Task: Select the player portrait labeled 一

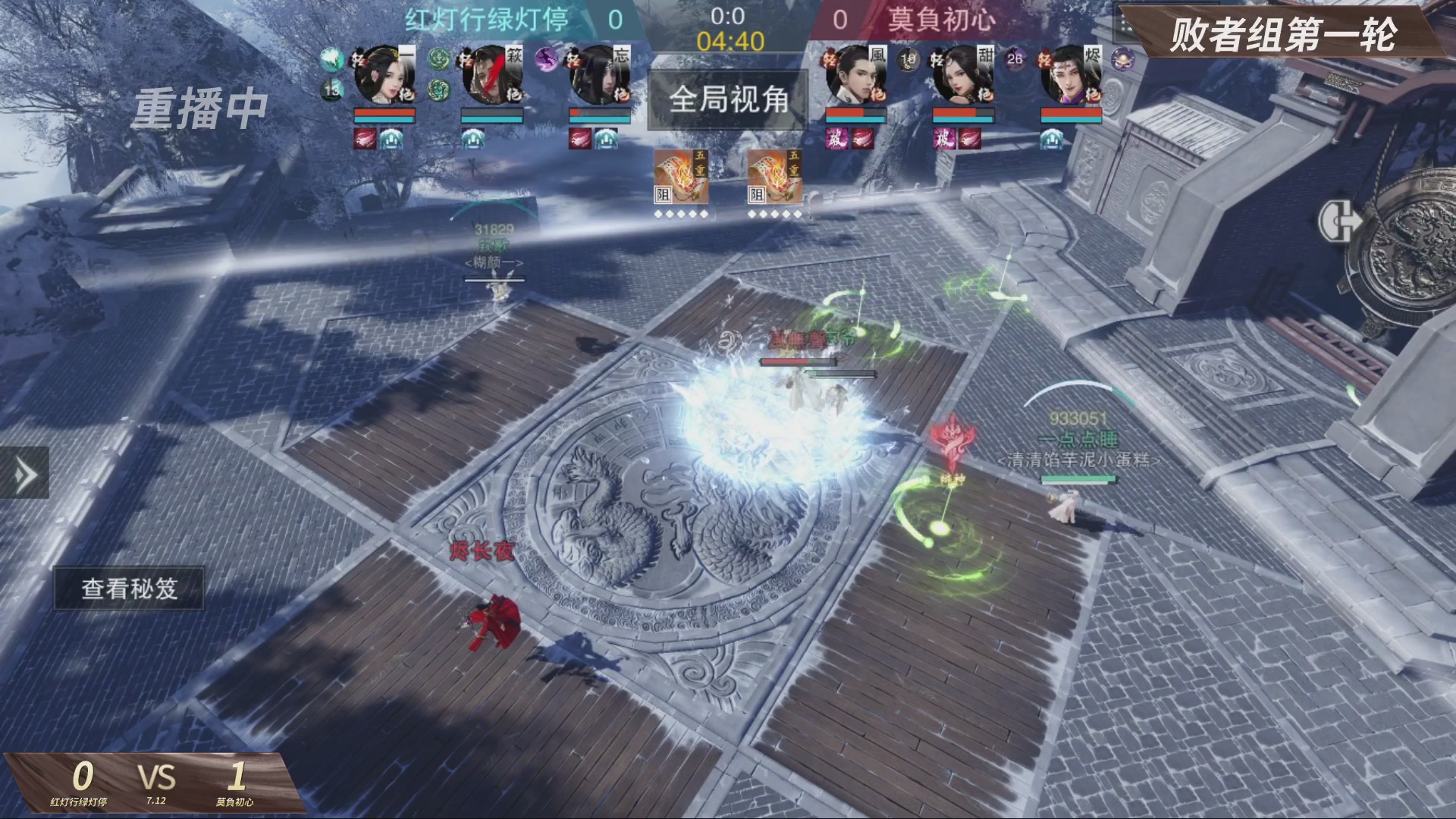Action: tap(384, 76)
